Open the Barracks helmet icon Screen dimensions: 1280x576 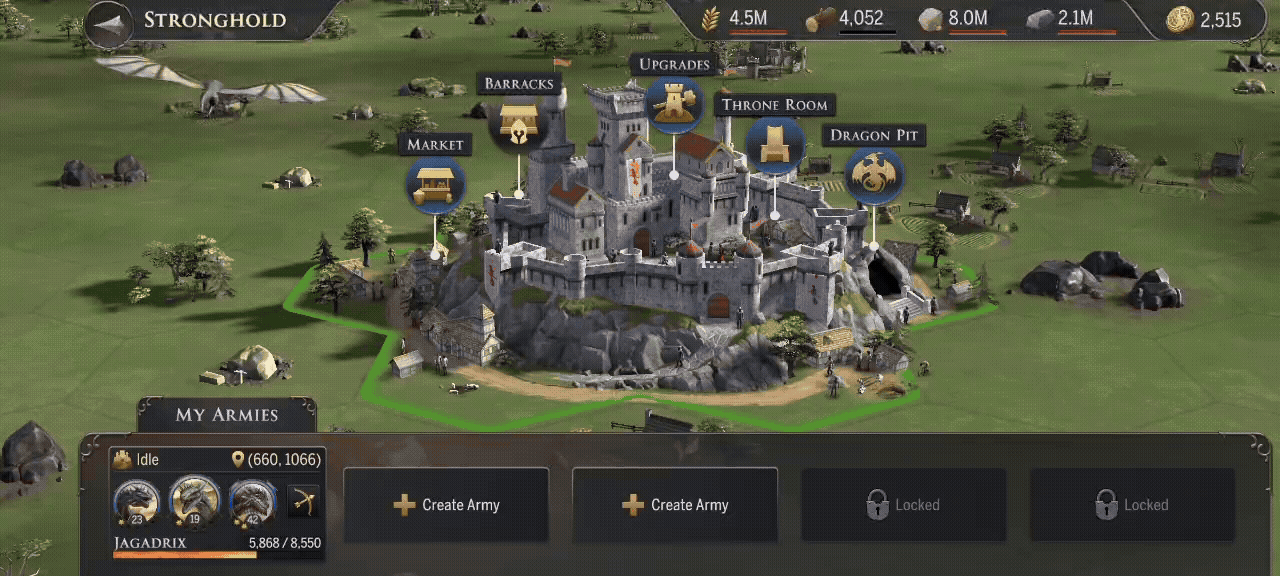click(520, 124)
